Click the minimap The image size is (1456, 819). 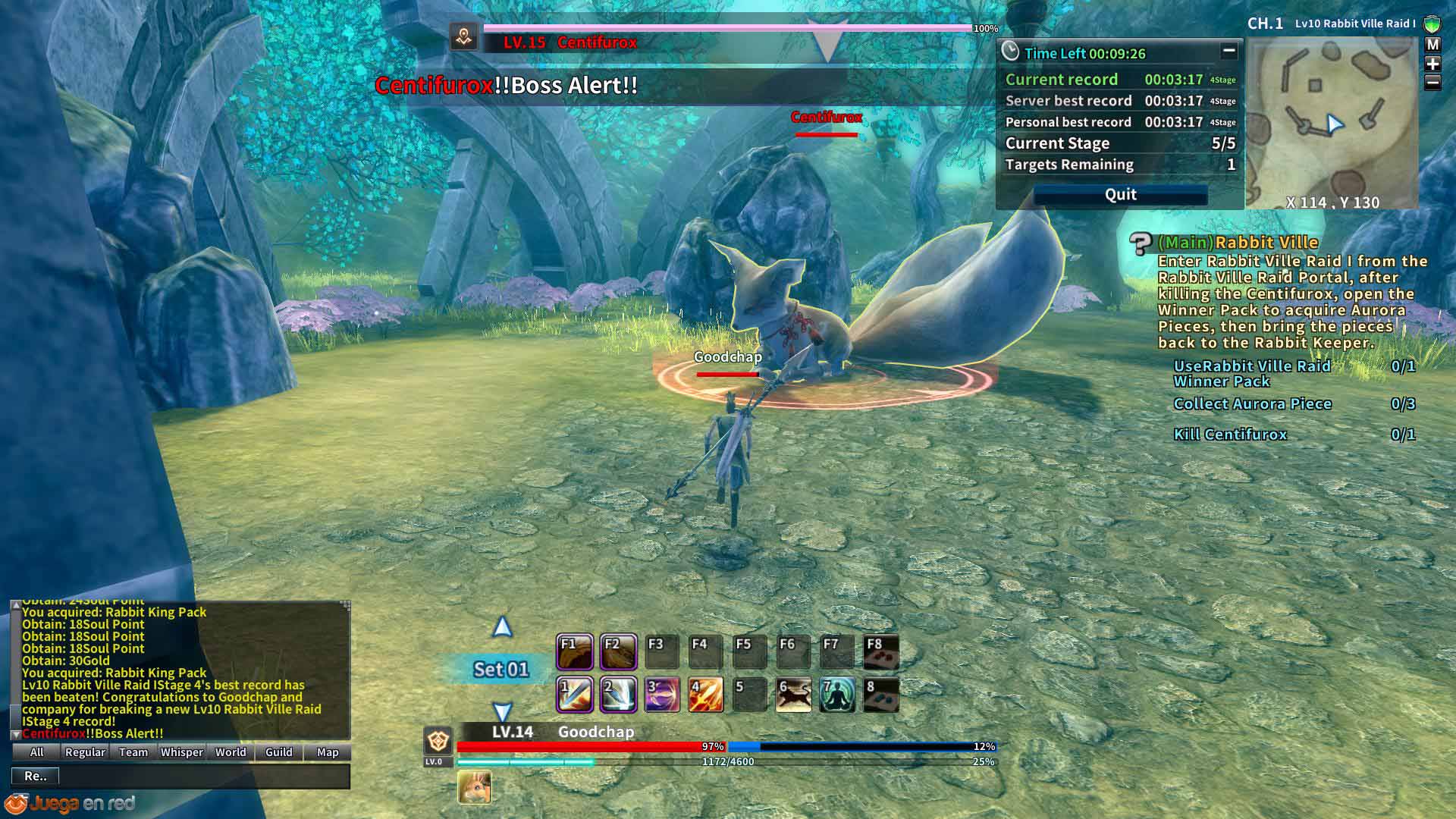(1332, 121)
